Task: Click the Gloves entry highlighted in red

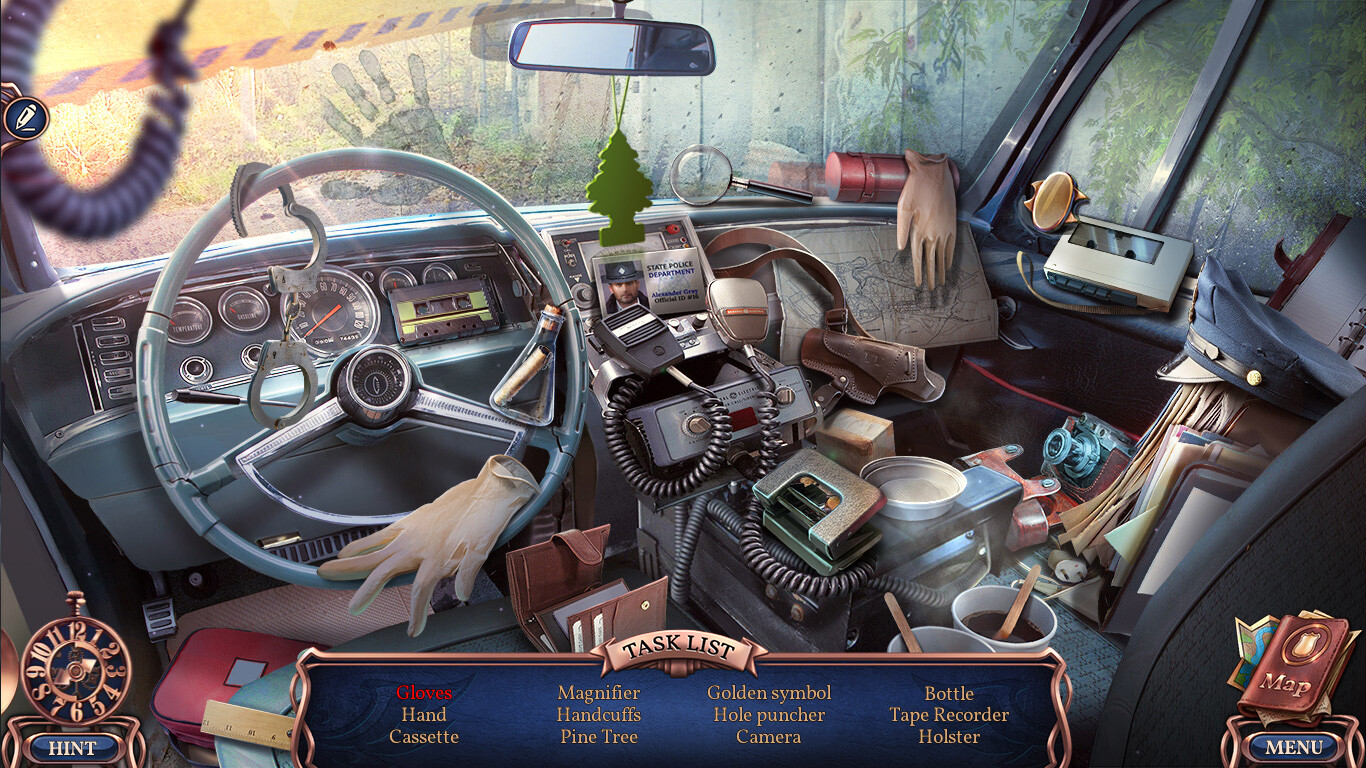Action: 425,693
